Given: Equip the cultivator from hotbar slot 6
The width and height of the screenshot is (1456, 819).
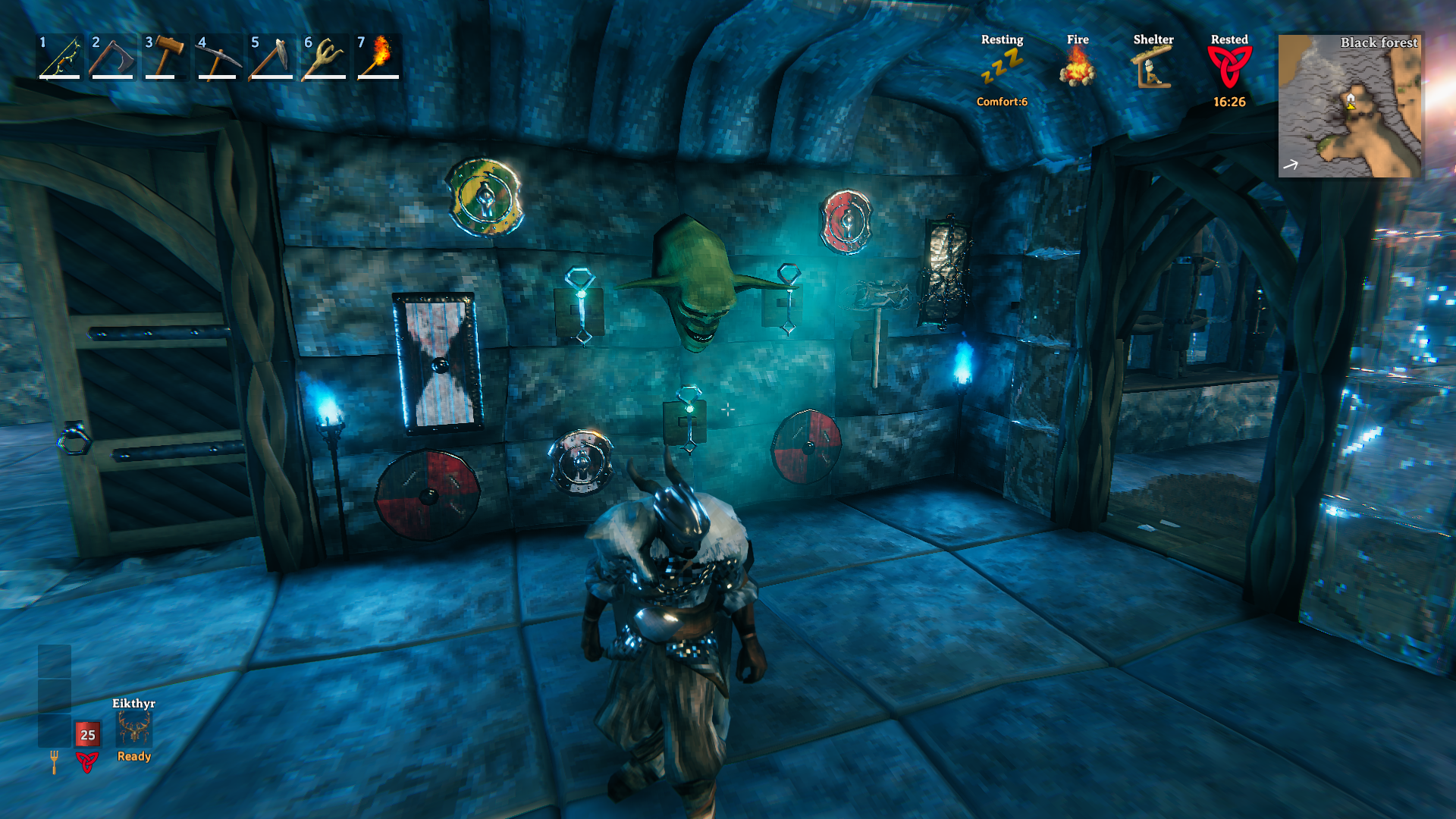Looking at the screenshot, I should [325, 57].
